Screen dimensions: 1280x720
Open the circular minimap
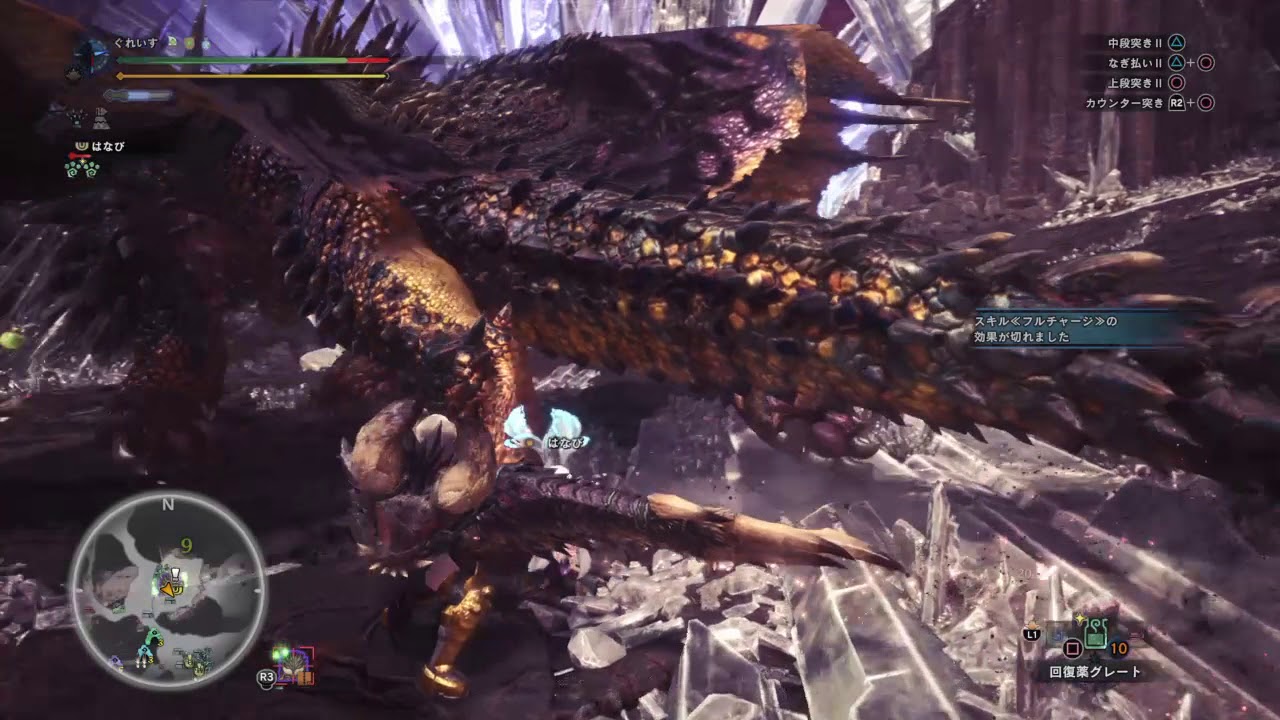tap(167, 590)
